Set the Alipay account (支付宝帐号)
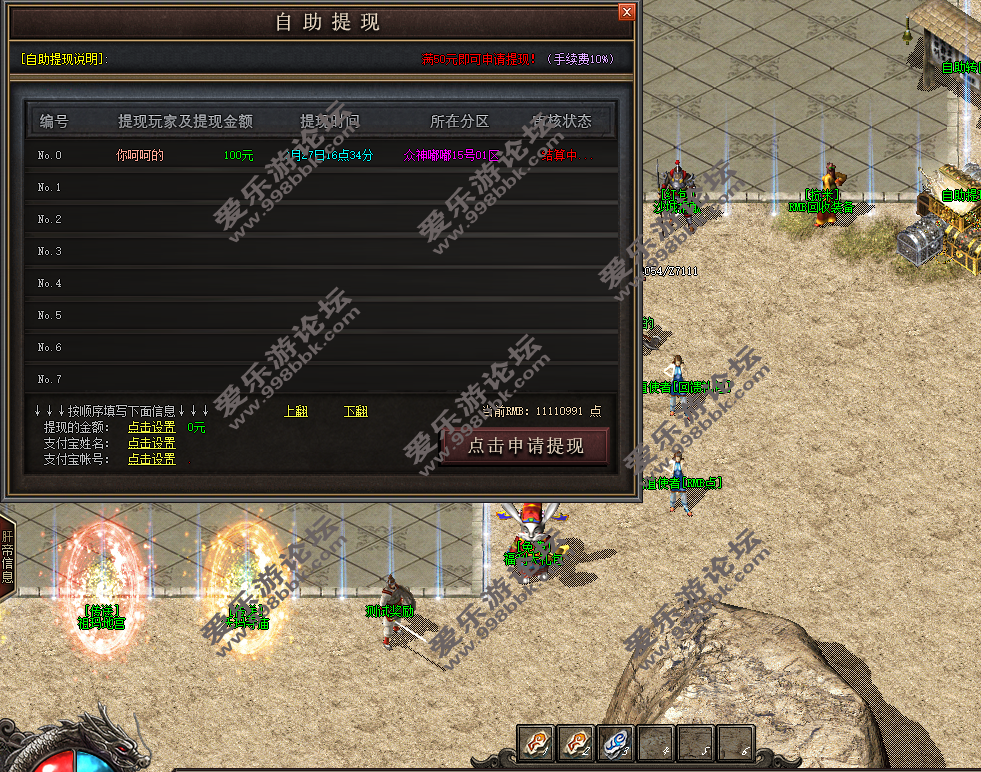Image resolution: width=981 pixels, height=772 pixels. (x=151, y=459)
